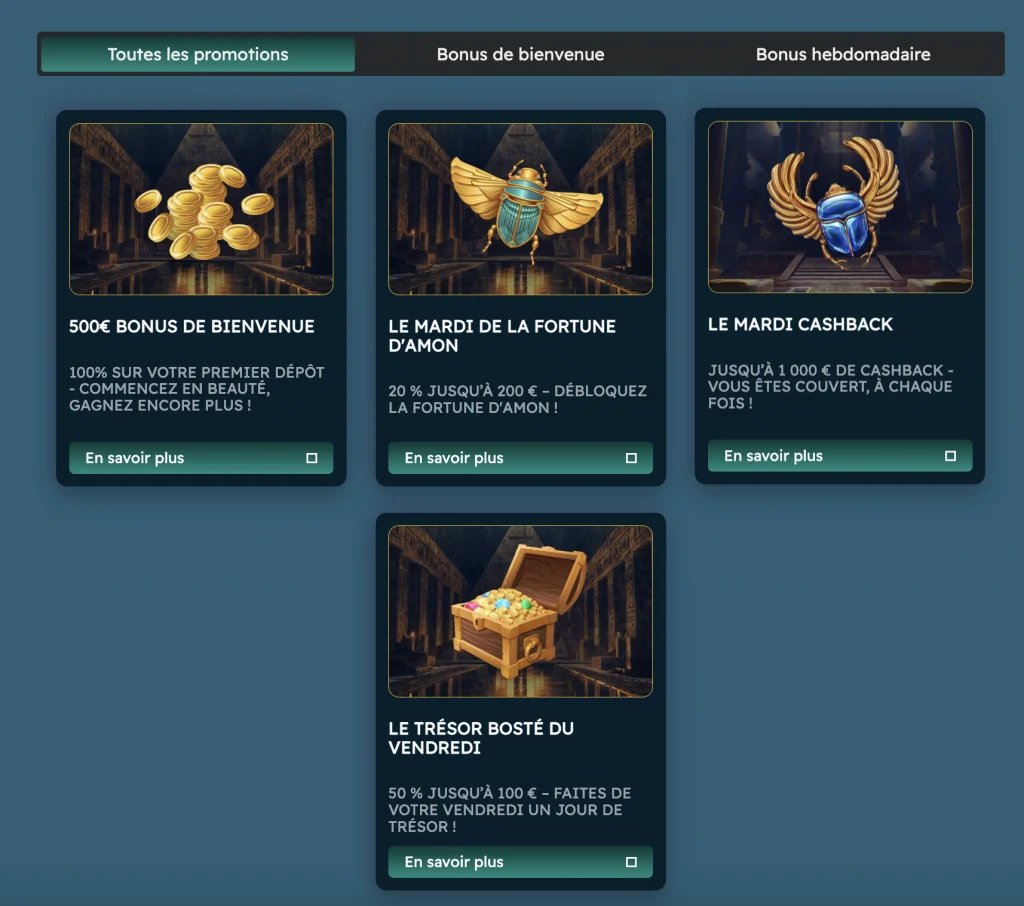Switch to the Toutes les promotions tab
This screenshot has height=906, width=1024.
point(198,54)
